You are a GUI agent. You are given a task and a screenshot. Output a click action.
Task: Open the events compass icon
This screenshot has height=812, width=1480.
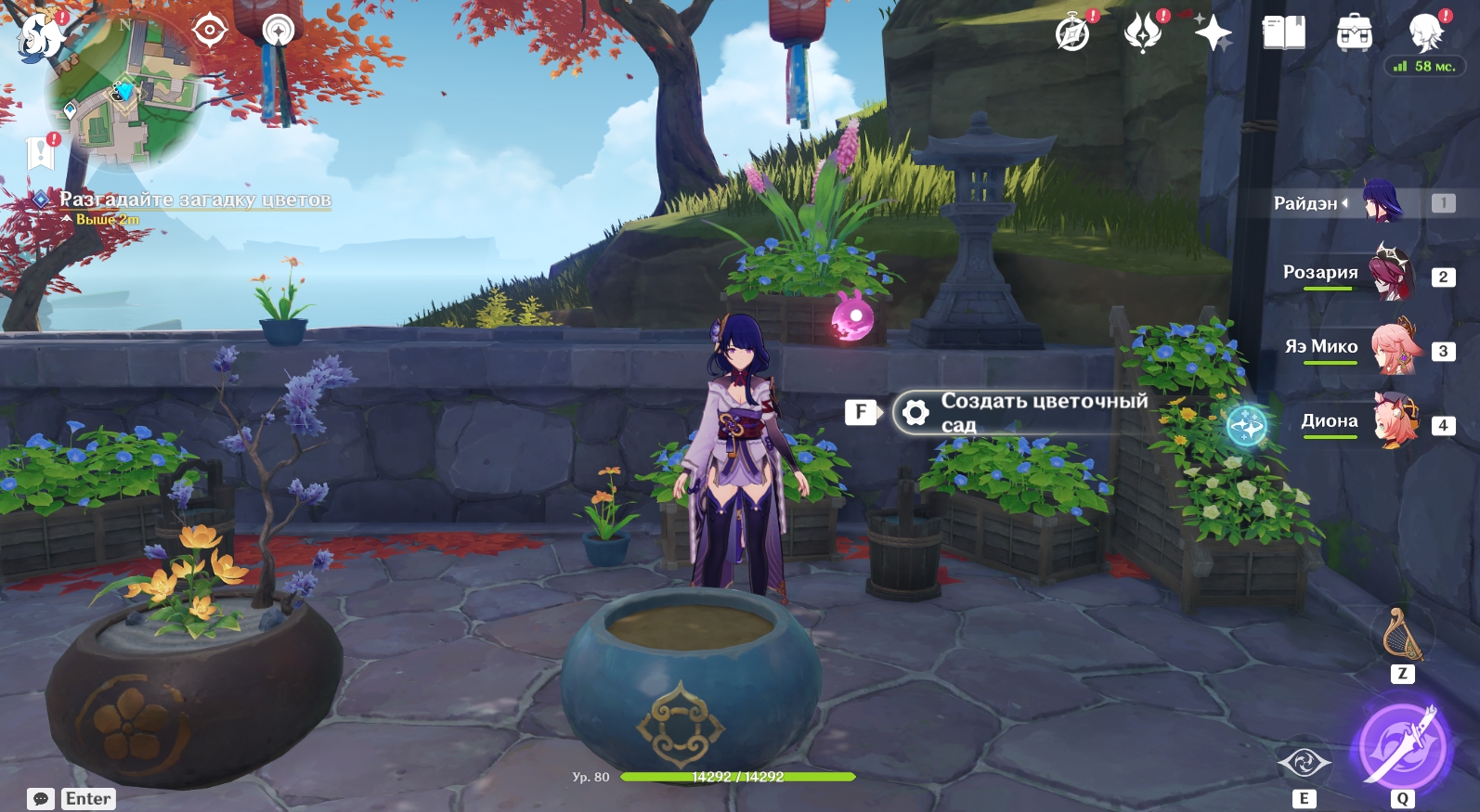pos(1073,33)
